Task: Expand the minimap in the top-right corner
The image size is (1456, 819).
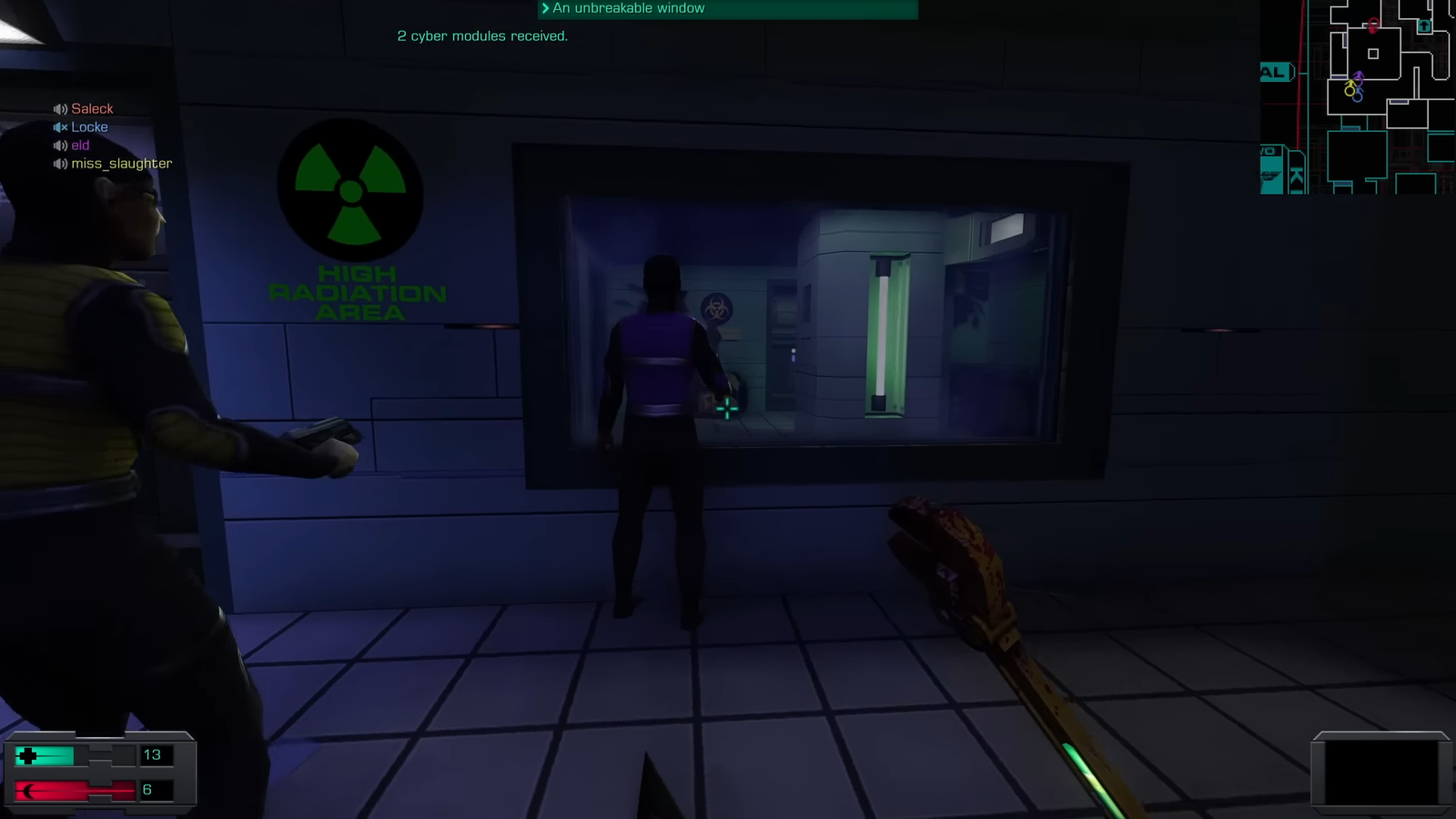Action: (x=1356, y=100)
